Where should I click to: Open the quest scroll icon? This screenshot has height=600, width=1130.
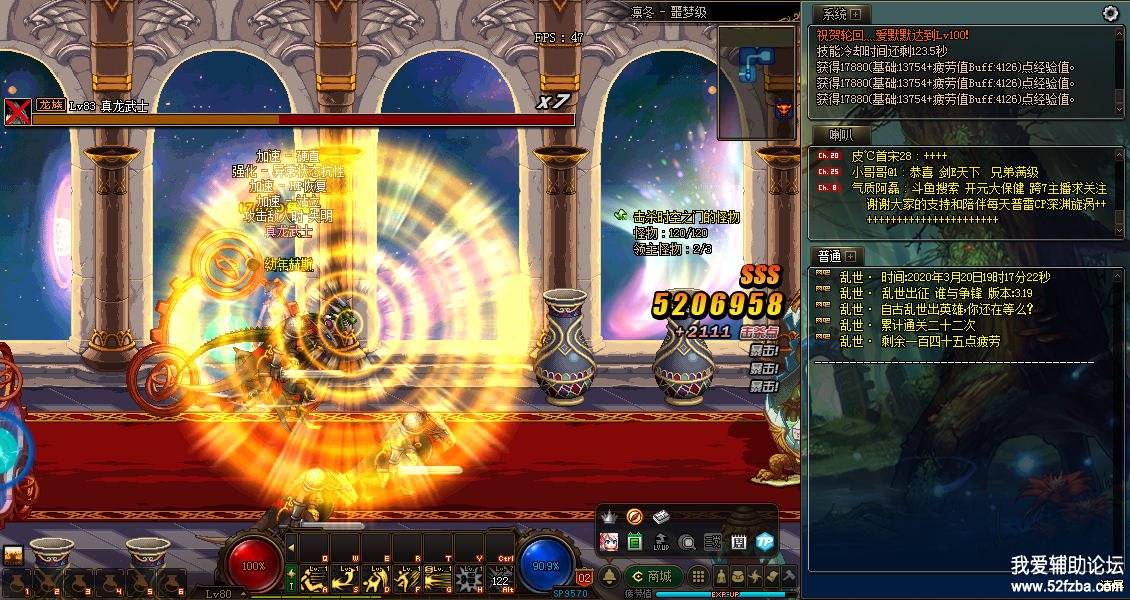pos(771,577)
